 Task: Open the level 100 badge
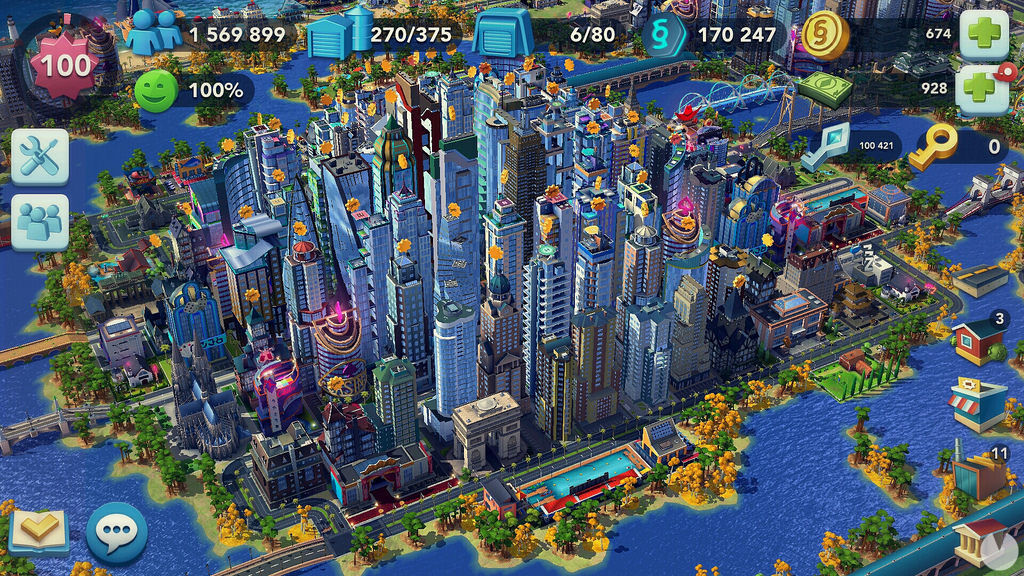pos(66,66)
